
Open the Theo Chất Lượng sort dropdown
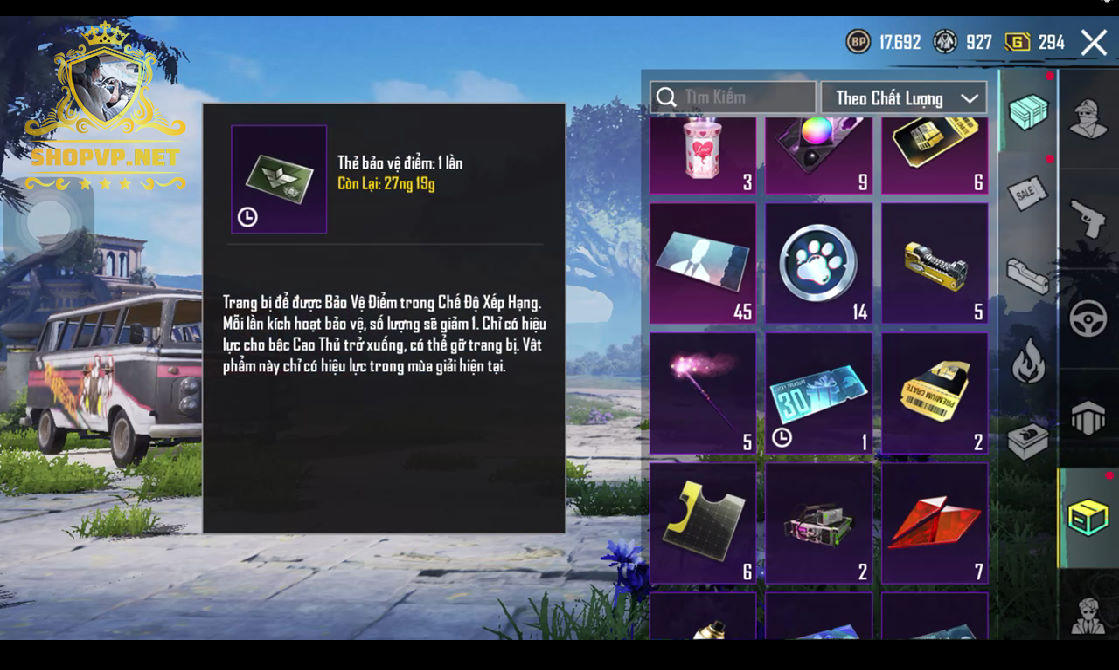tap(904, 98)
